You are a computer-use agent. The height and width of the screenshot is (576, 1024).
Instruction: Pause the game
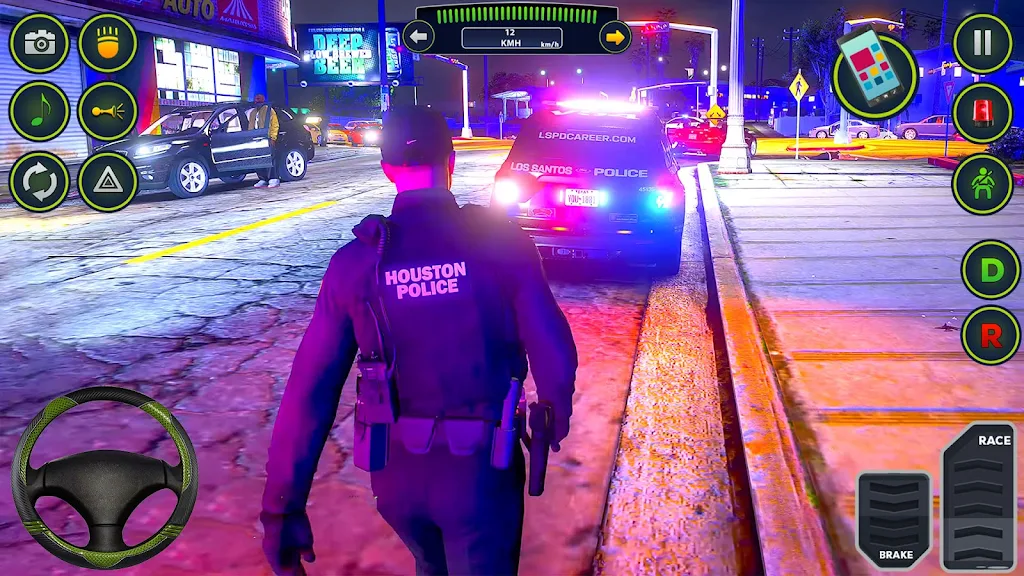tap(982, 43)
